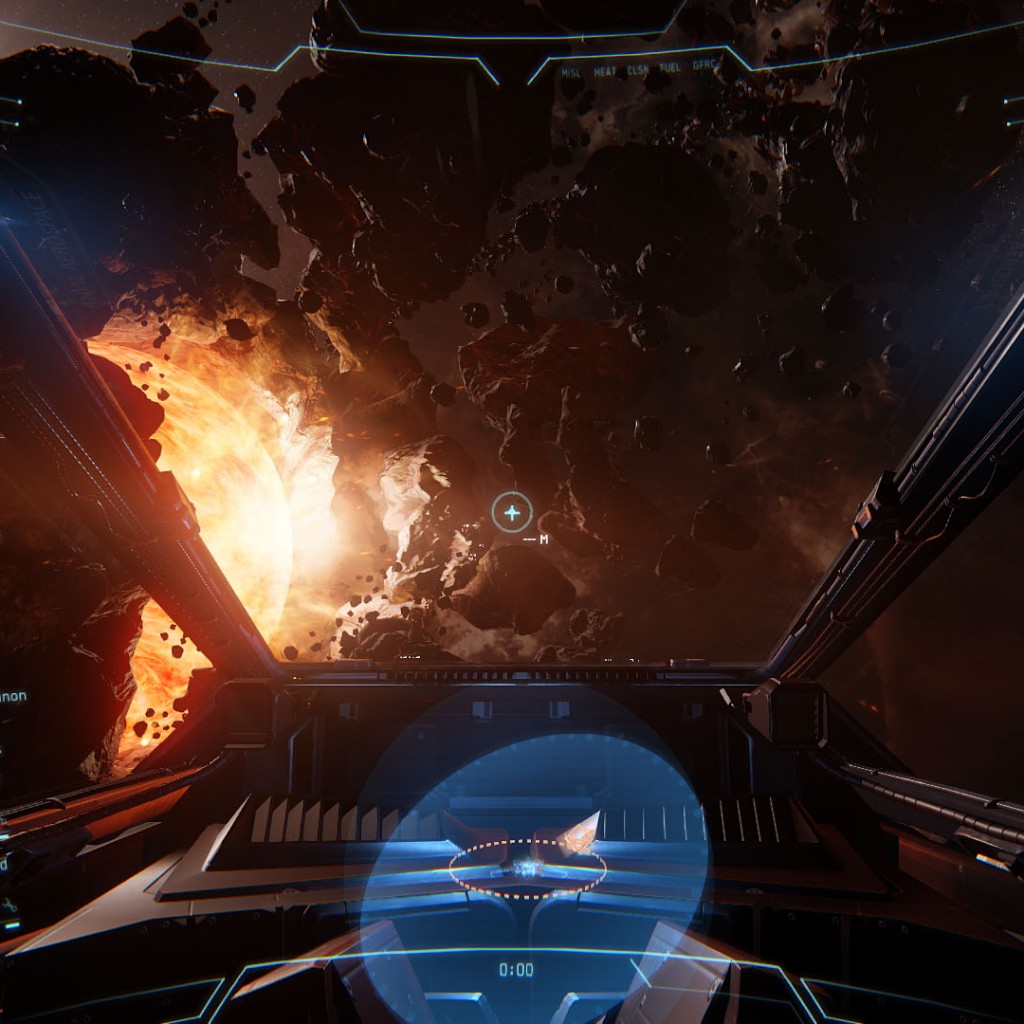This screenshot has height=1024, width=1024.
Task: Click the MISL warning indicator
Action: click(x=571, y=73)
